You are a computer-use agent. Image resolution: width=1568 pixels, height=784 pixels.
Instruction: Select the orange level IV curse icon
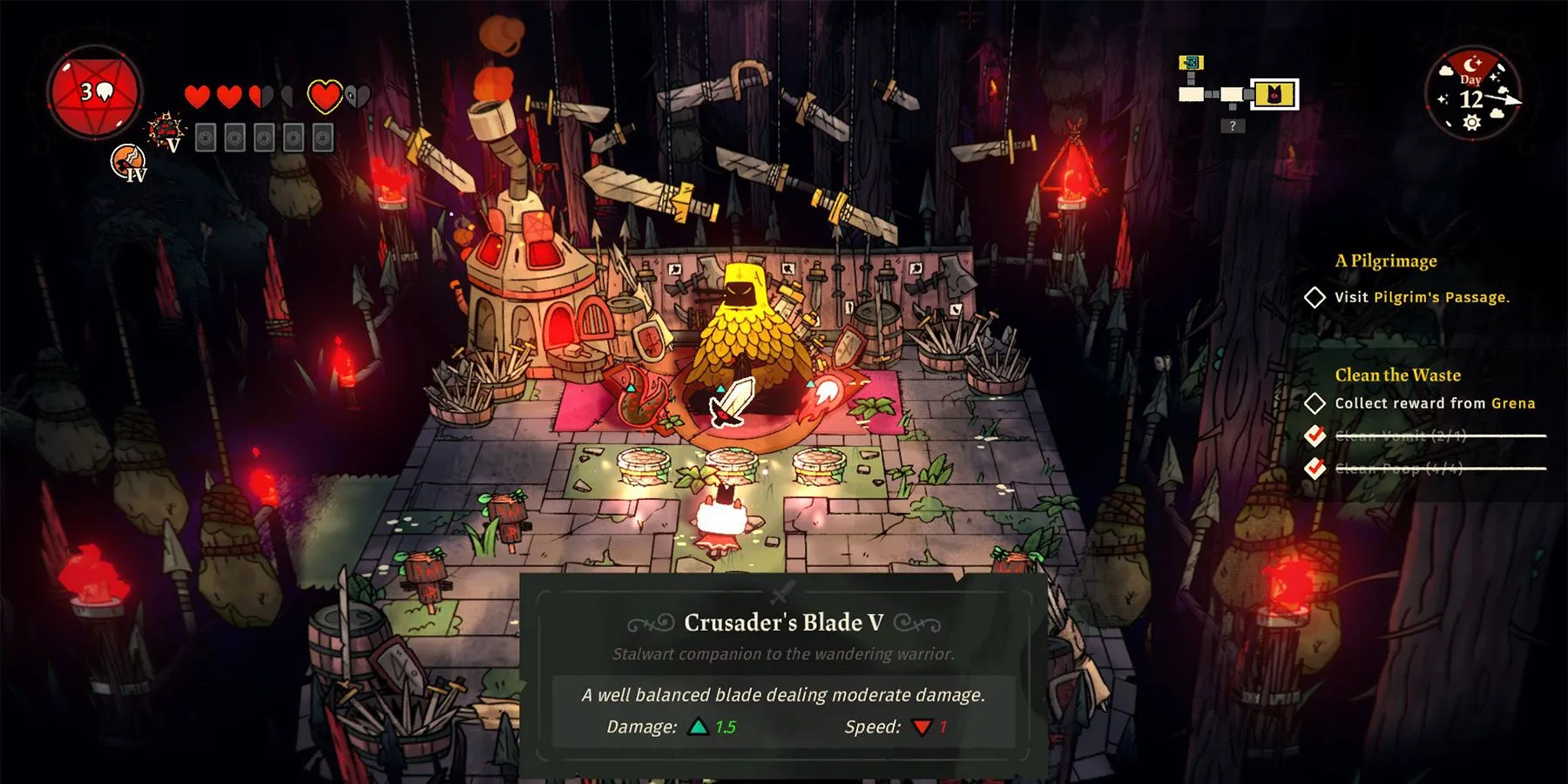[128, 162]
